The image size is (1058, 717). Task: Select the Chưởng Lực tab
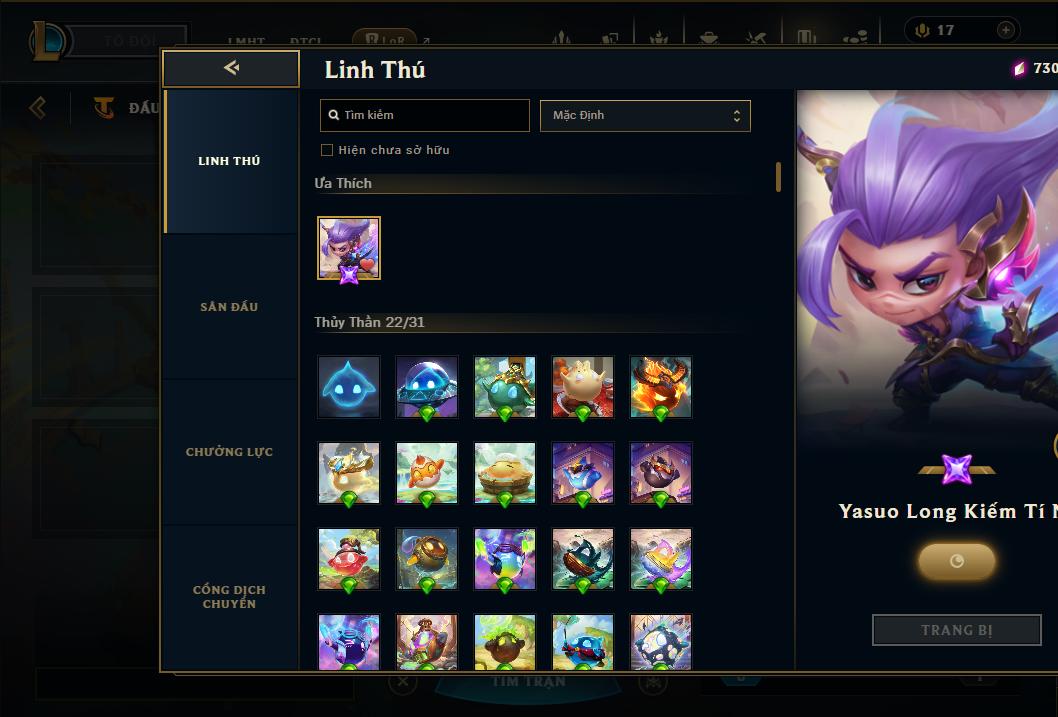point(229,452)
